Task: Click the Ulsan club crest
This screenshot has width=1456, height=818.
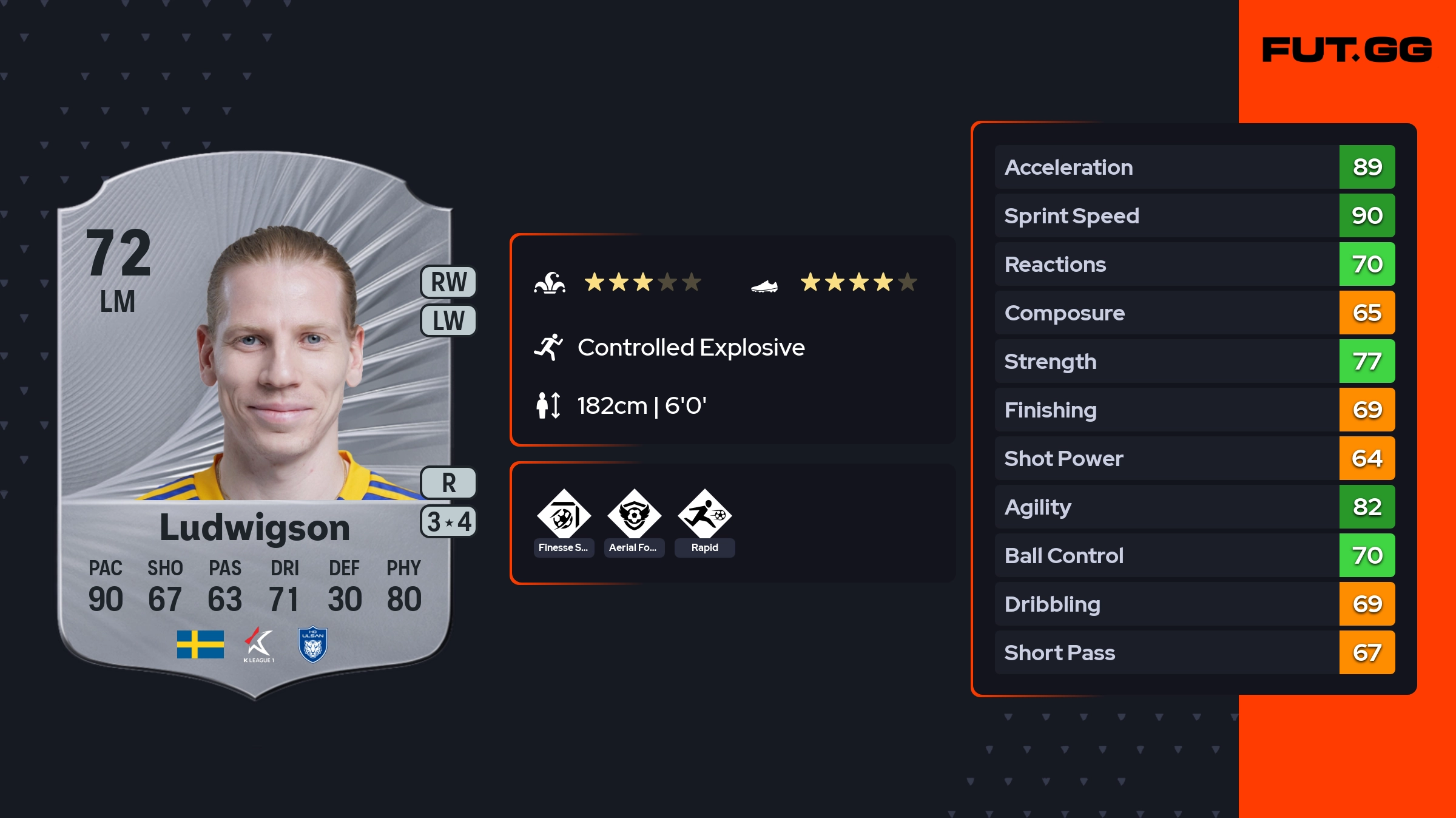Action: (x=313, y=644)
